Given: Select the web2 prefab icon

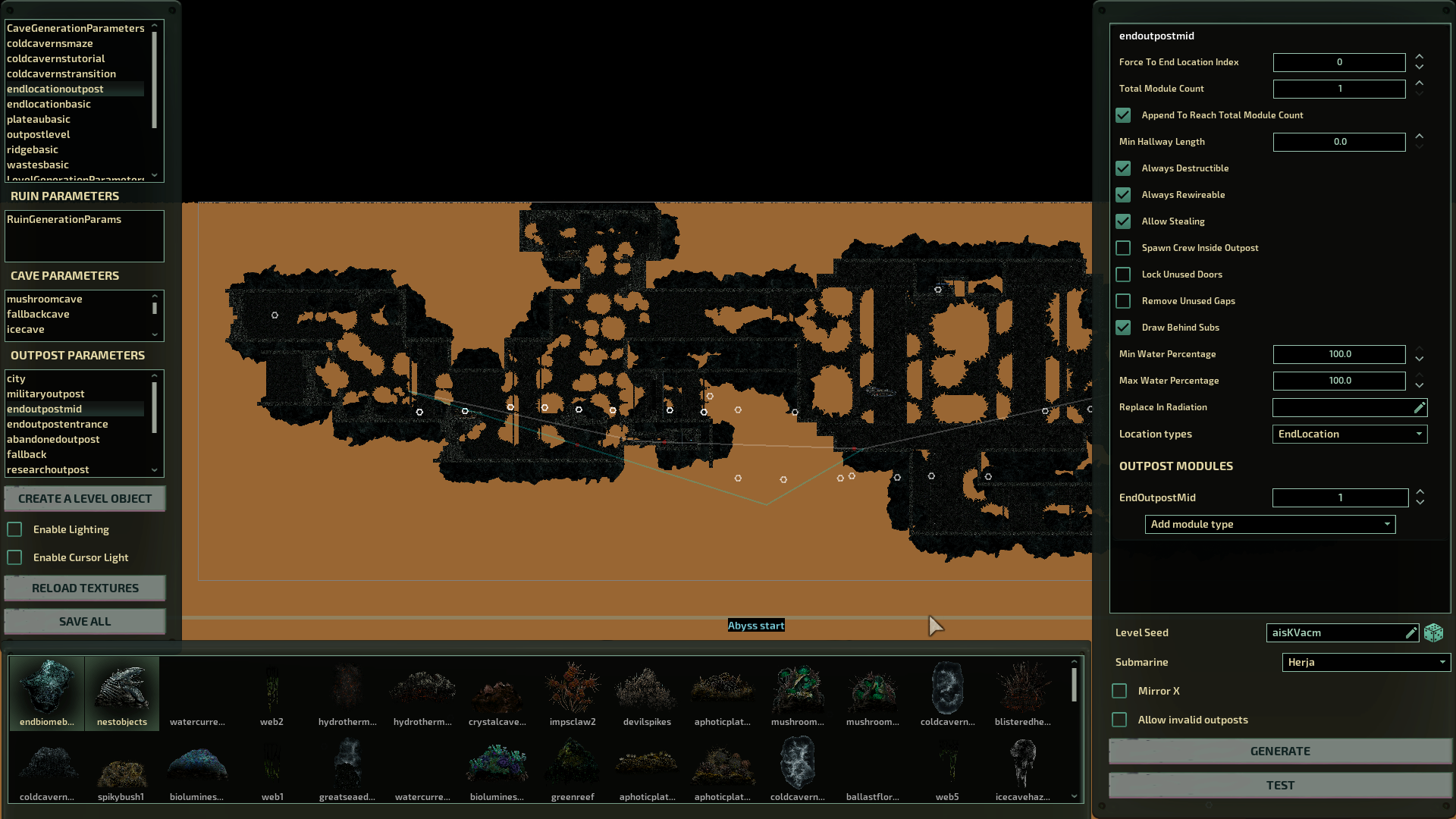Looking at the screenshot, I should 271,690.
